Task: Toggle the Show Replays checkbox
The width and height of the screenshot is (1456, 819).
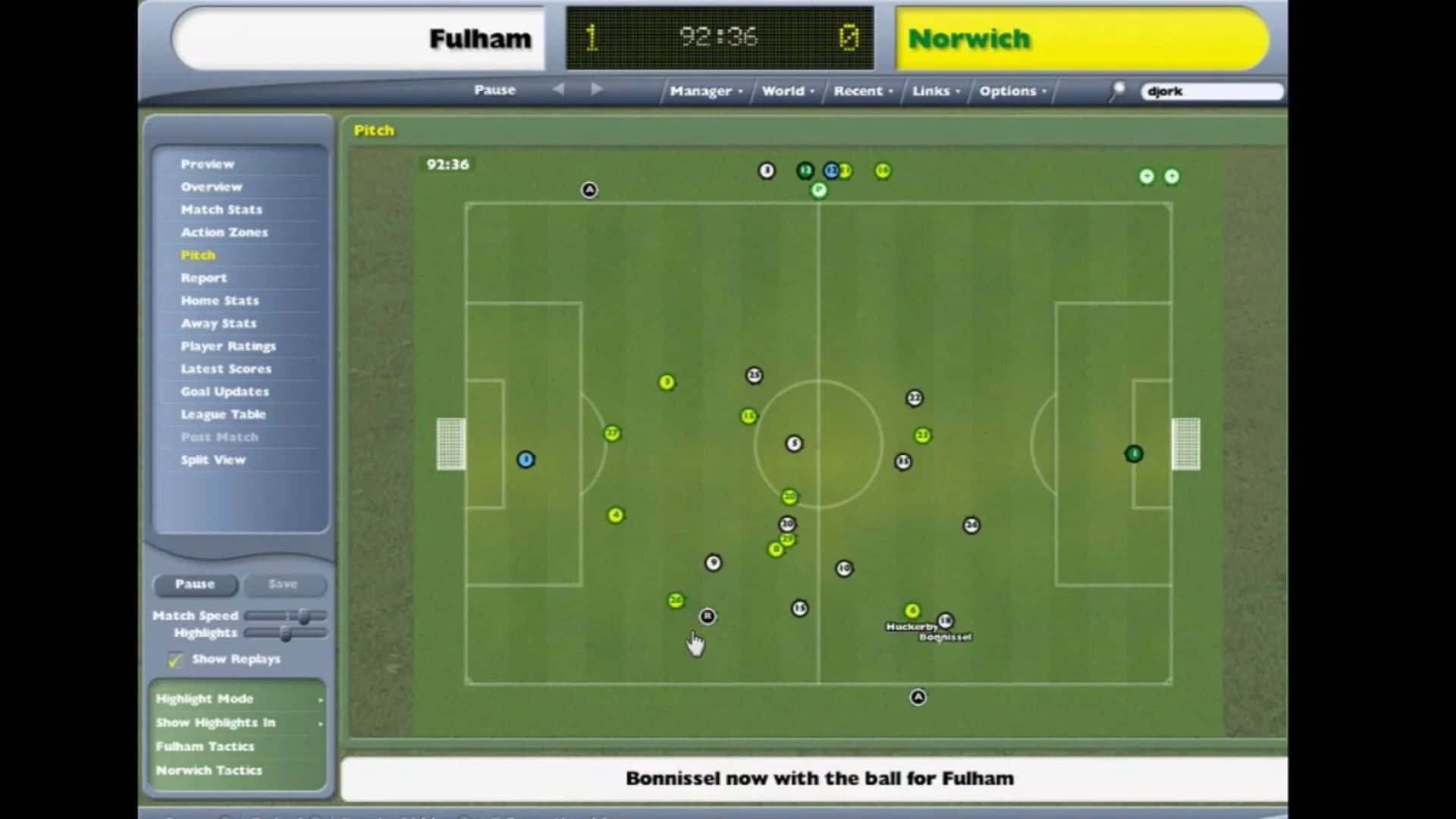Action: pyautogui.click(x=174, y=659)
